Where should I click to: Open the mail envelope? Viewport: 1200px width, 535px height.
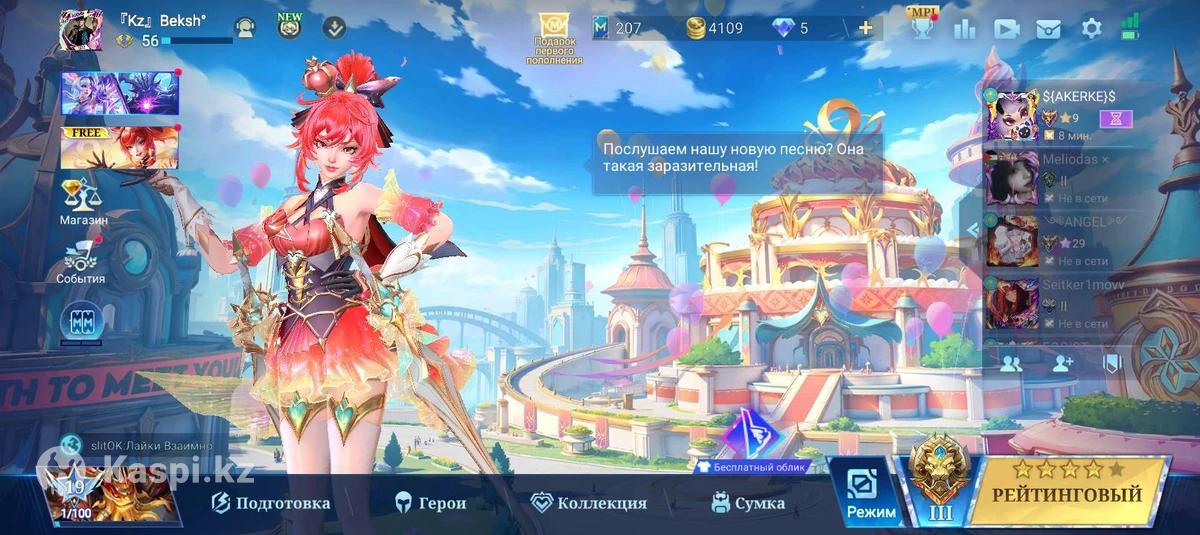coord(1048,28)
